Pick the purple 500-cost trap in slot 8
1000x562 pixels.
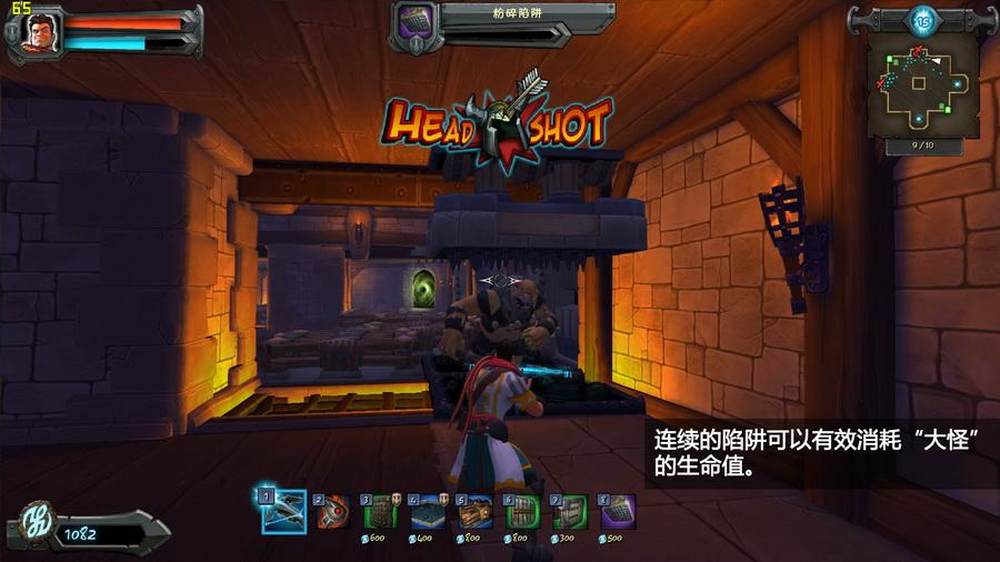tap(617, 511)
